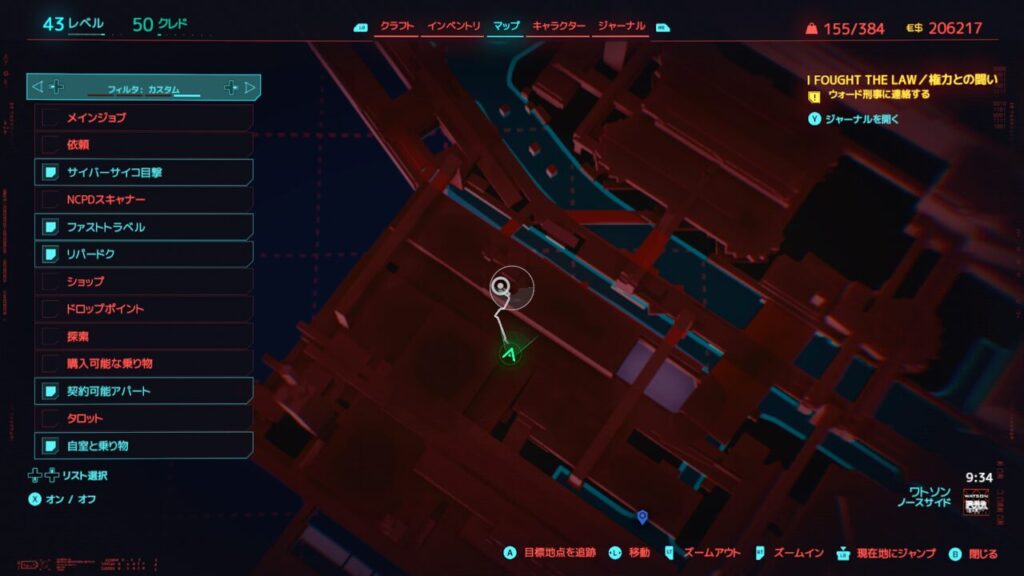Uncheck the ファストトラベル filter
Image resolution: width=1024 pixels, height=576 pixels.
pyautogui.click(x=144, y=227)
